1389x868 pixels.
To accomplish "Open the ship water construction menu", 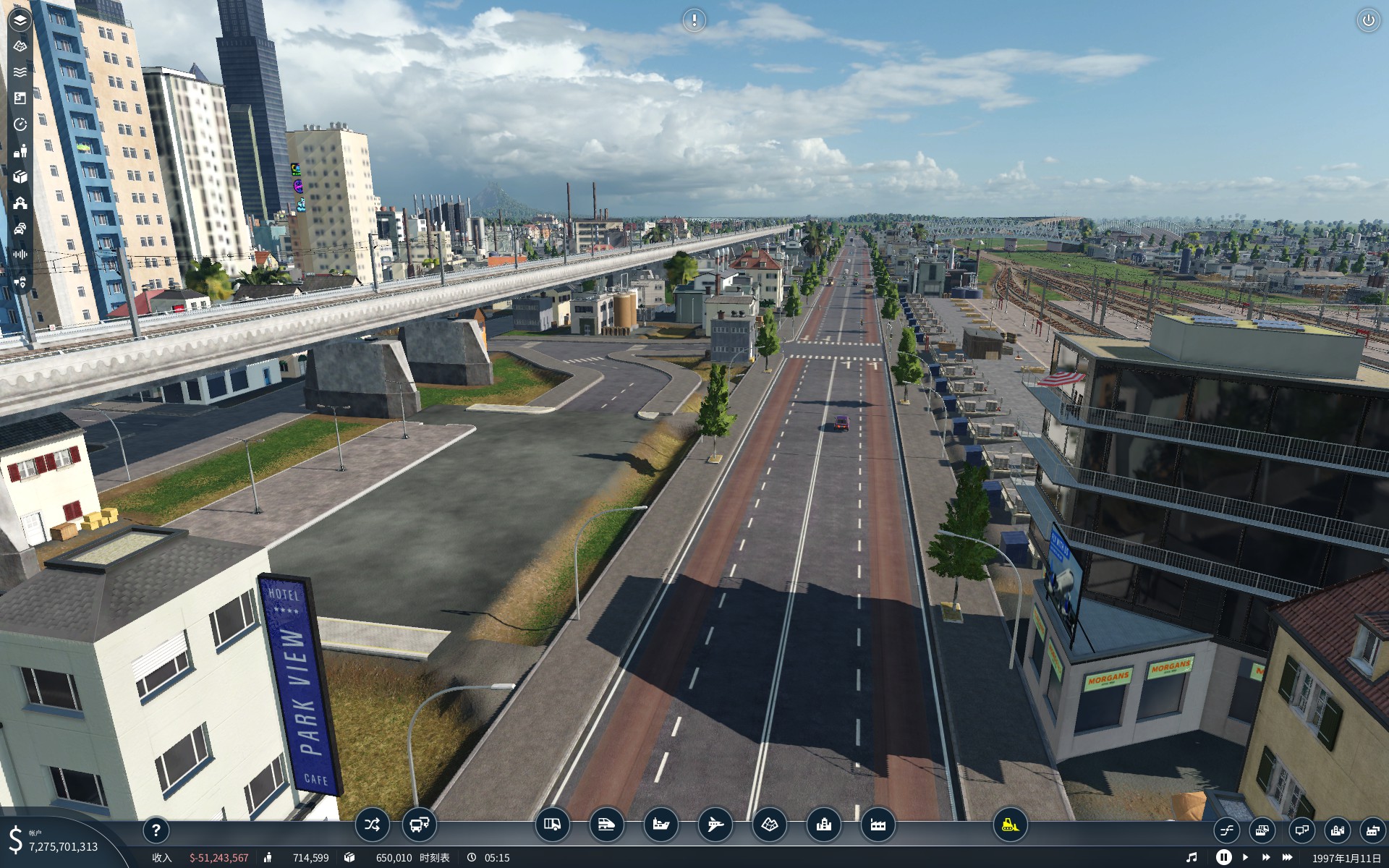I will 660,825.
